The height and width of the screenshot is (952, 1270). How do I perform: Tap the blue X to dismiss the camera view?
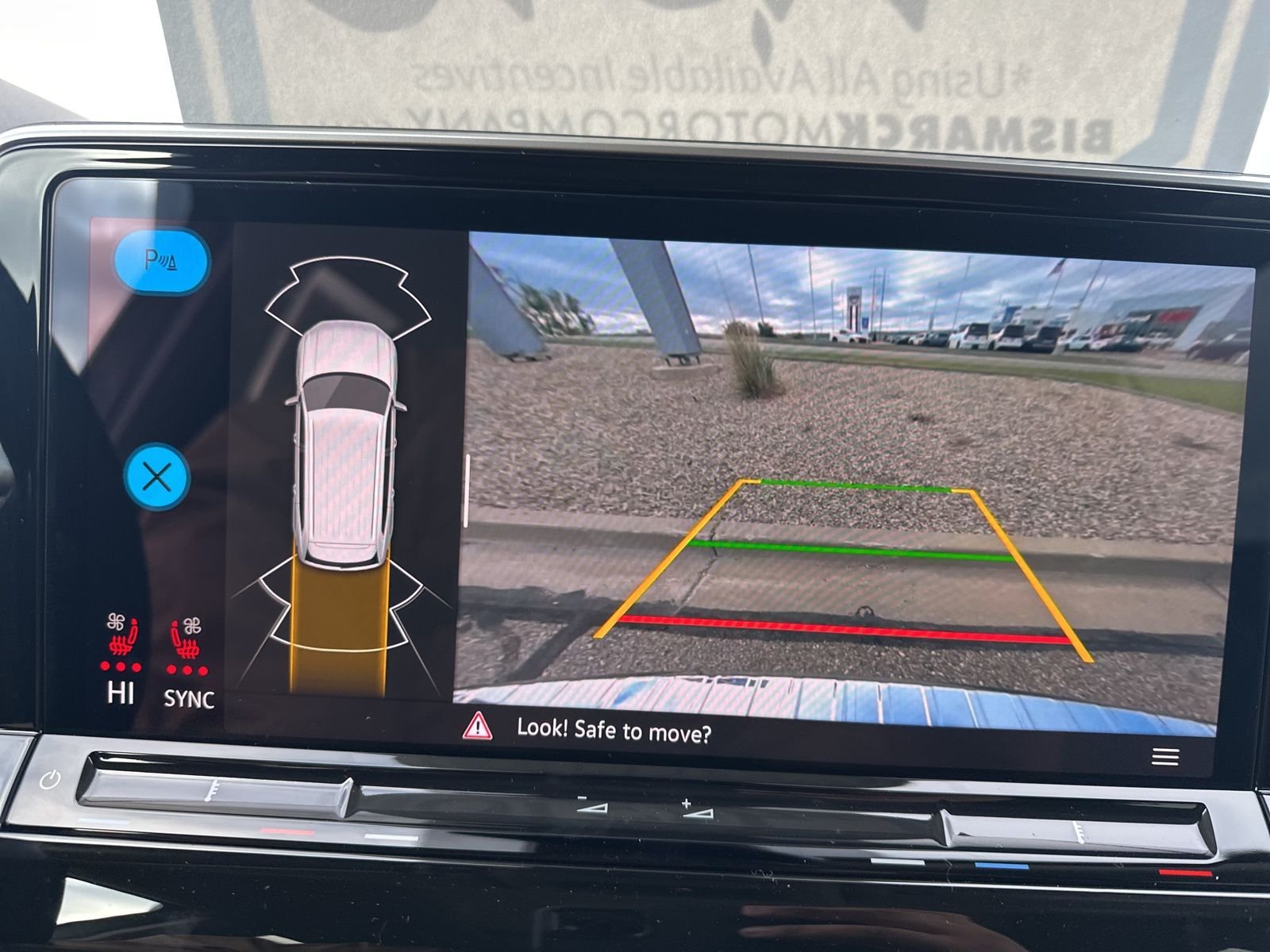pyautogui.click(x=159, y=476)
